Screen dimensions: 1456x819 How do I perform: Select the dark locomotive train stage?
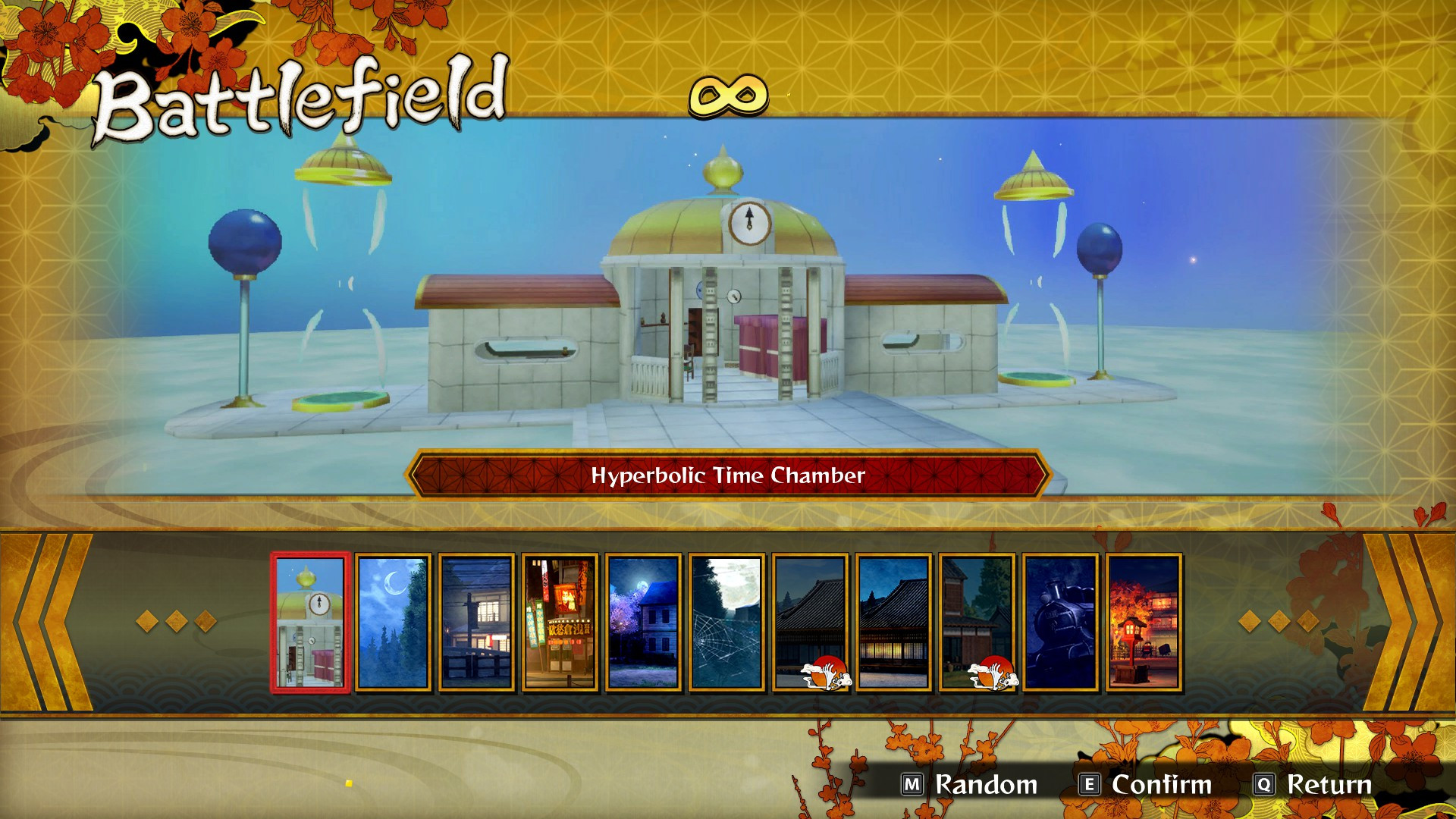coord(1060,623)
